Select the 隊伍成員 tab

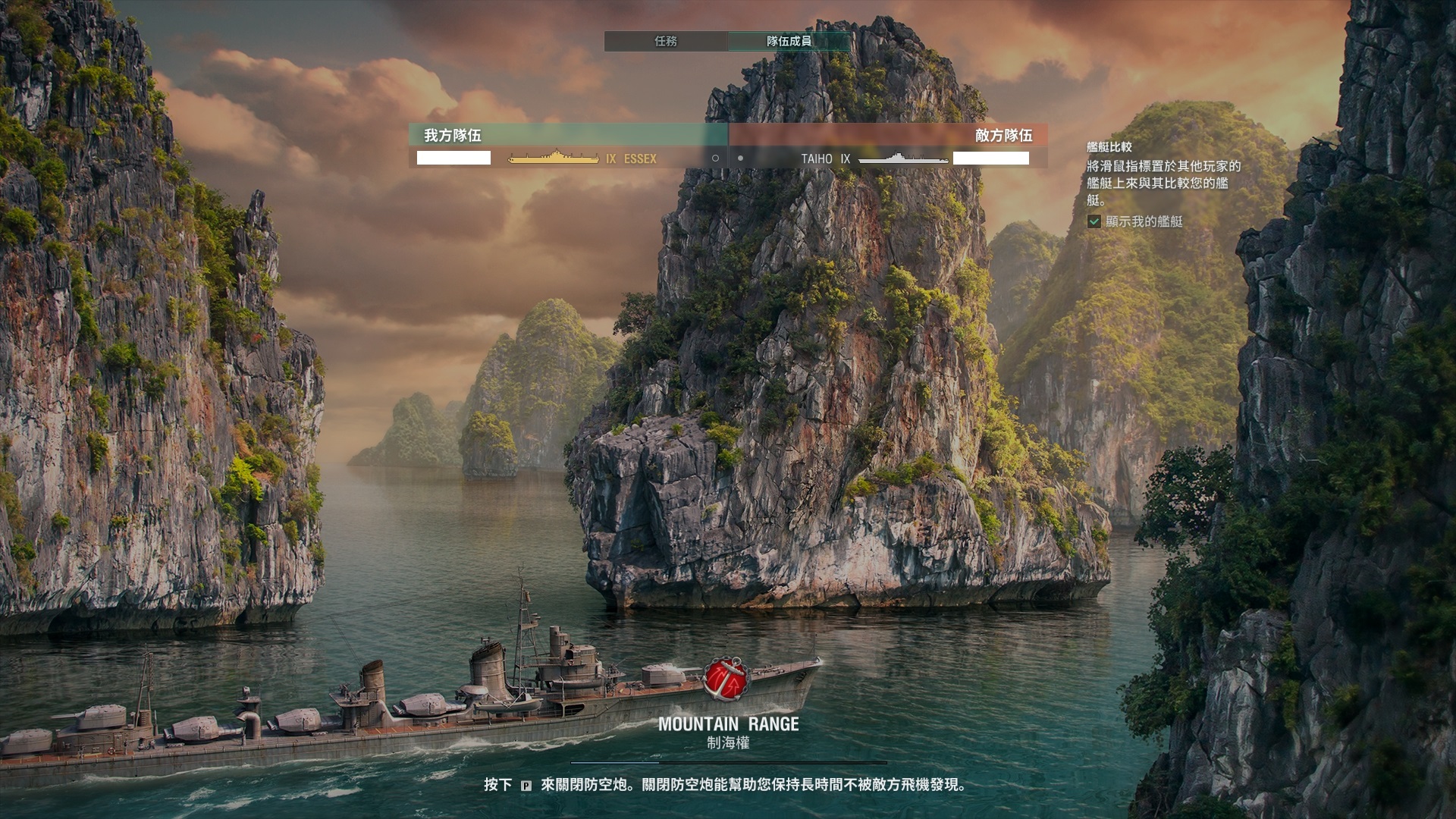point(789,41)
